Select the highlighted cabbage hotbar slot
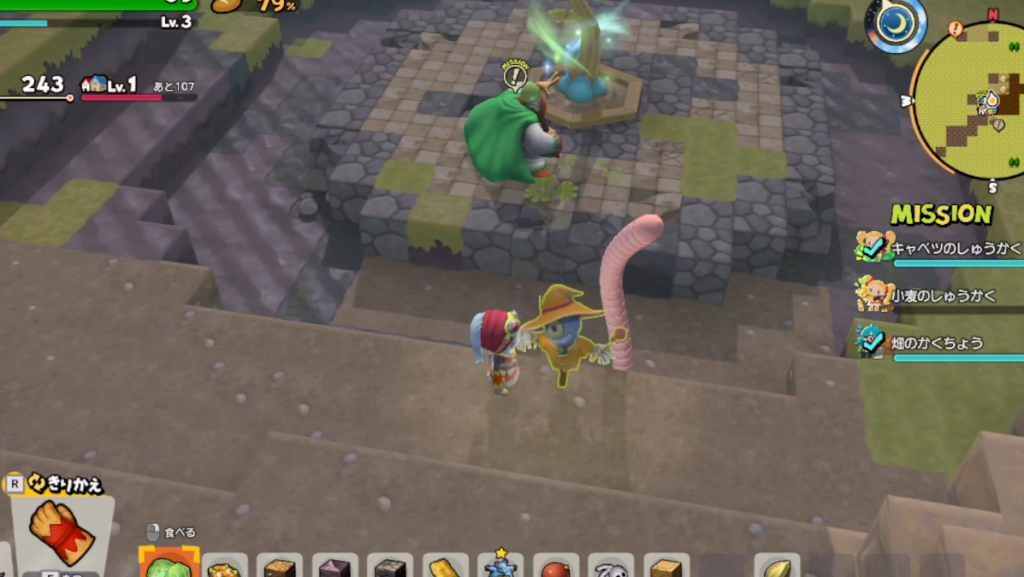Screen dimensions: 1024x577 168,566
